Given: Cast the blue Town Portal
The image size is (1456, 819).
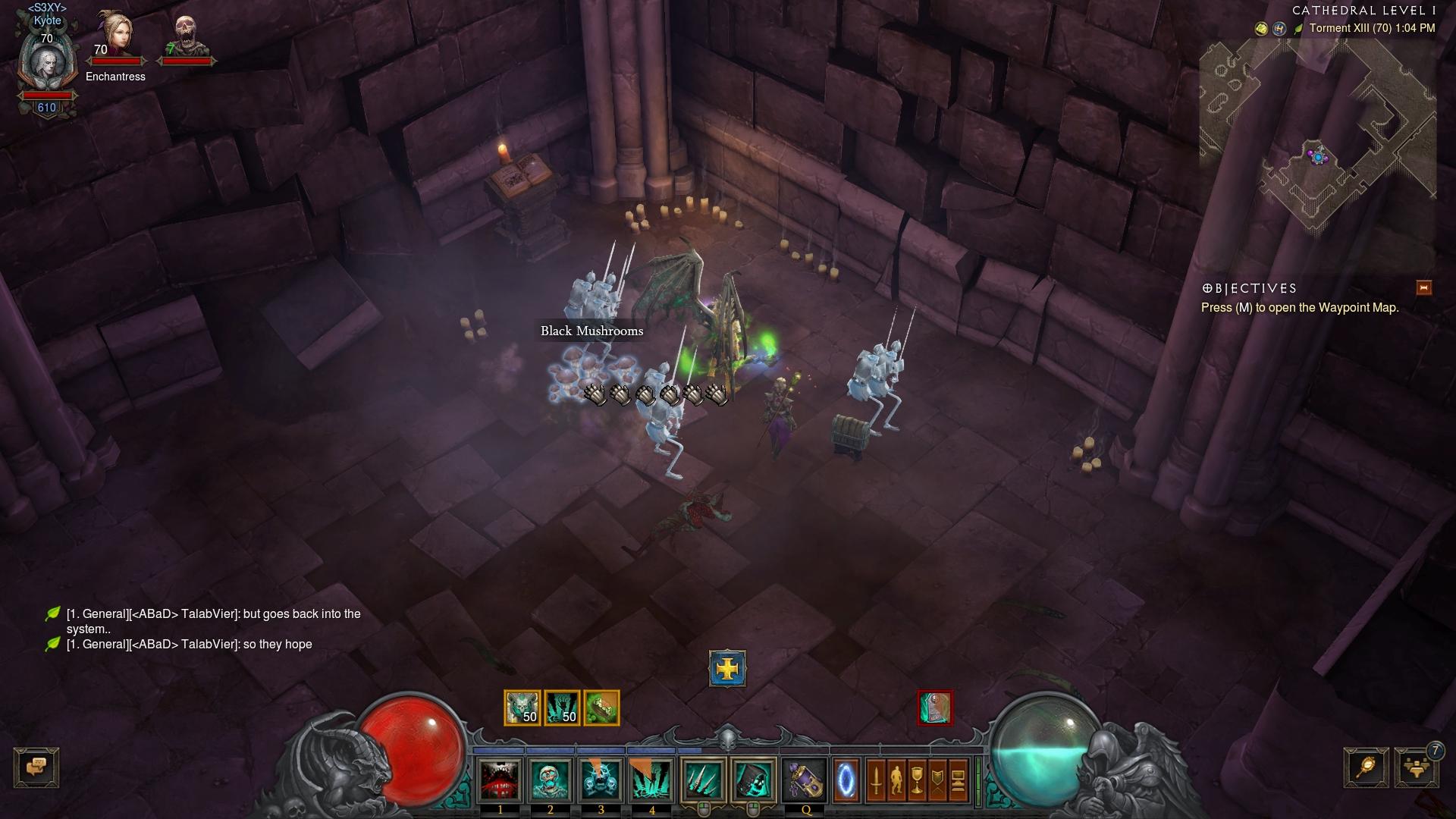Looking at the screenshot, I should click(x=846, y=780).
